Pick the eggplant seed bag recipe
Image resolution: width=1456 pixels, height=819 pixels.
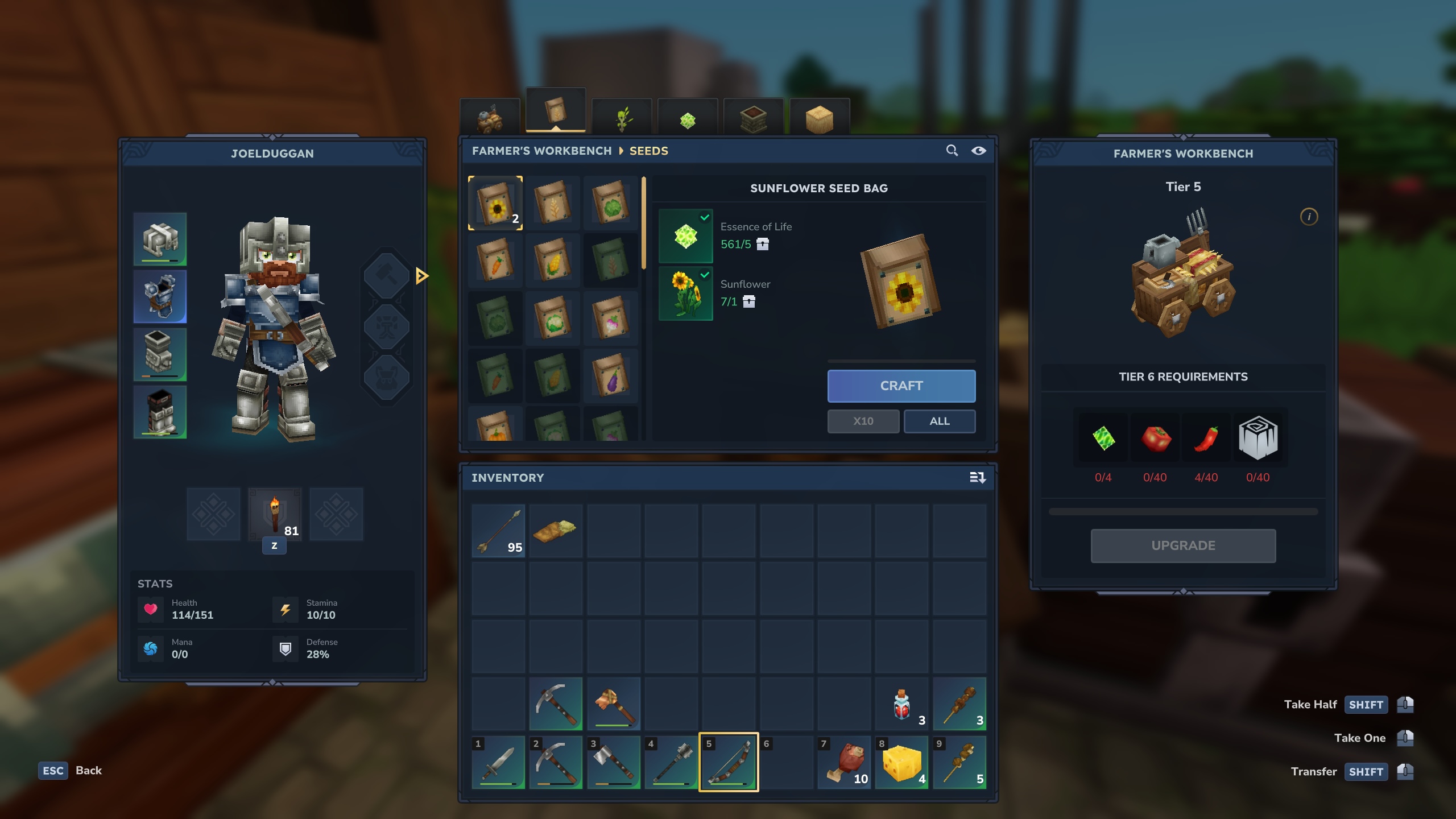[610, 375]
